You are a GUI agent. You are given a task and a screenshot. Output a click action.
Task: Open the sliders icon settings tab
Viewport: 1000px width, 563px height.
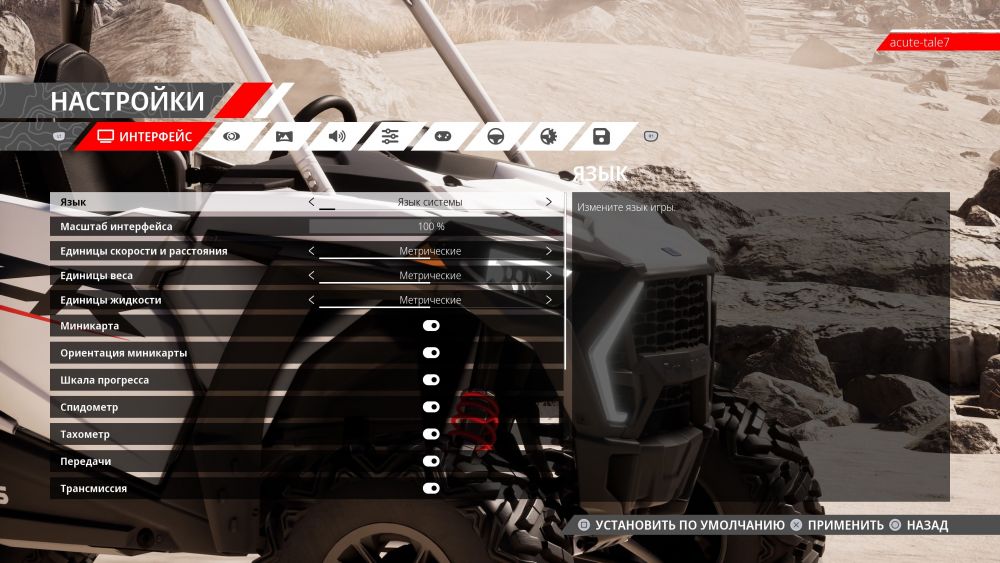[390, 136]
